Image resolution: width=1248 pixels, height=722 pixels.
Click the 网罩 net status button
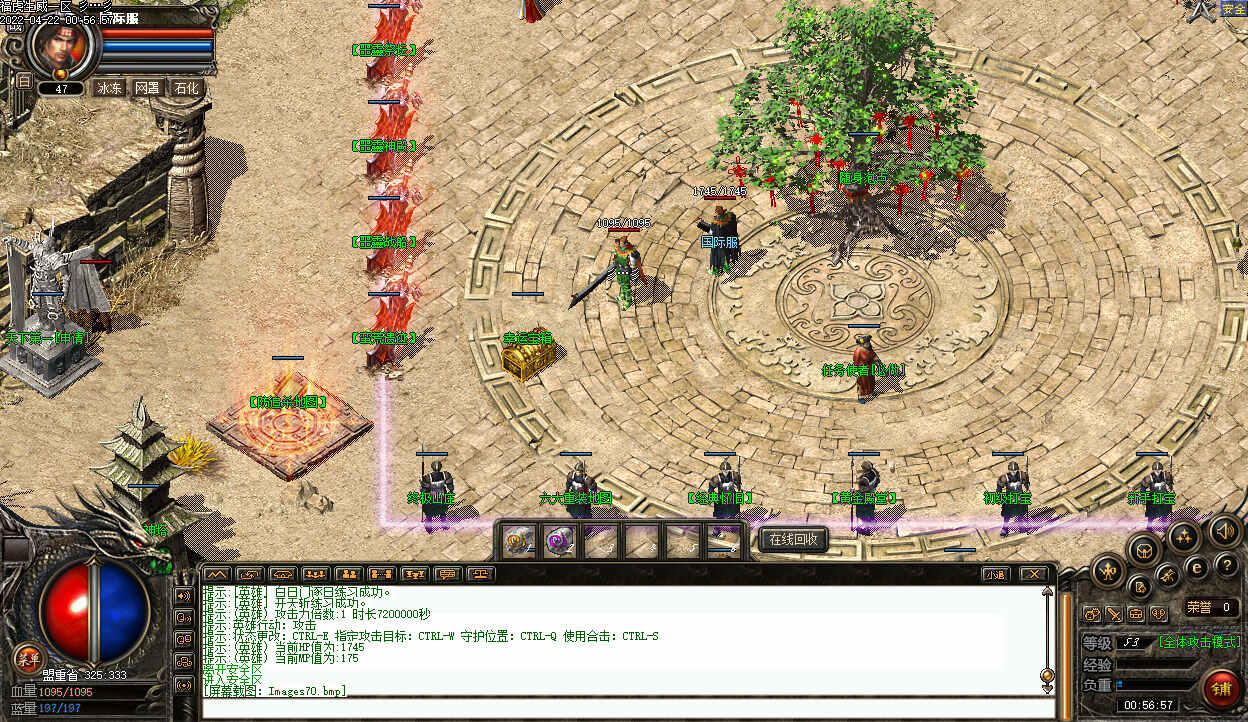[148, 88]
